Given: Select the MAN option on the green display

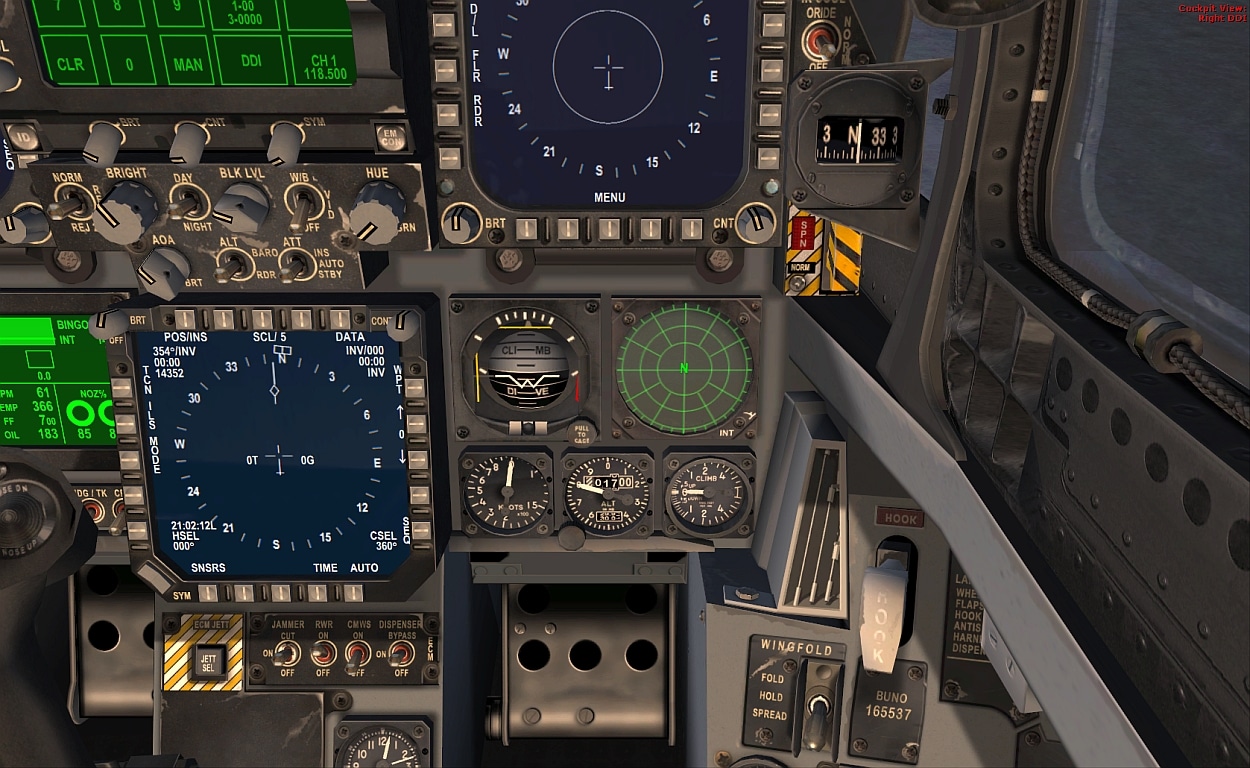Looking at the screenshot, I should click(187, 63).
